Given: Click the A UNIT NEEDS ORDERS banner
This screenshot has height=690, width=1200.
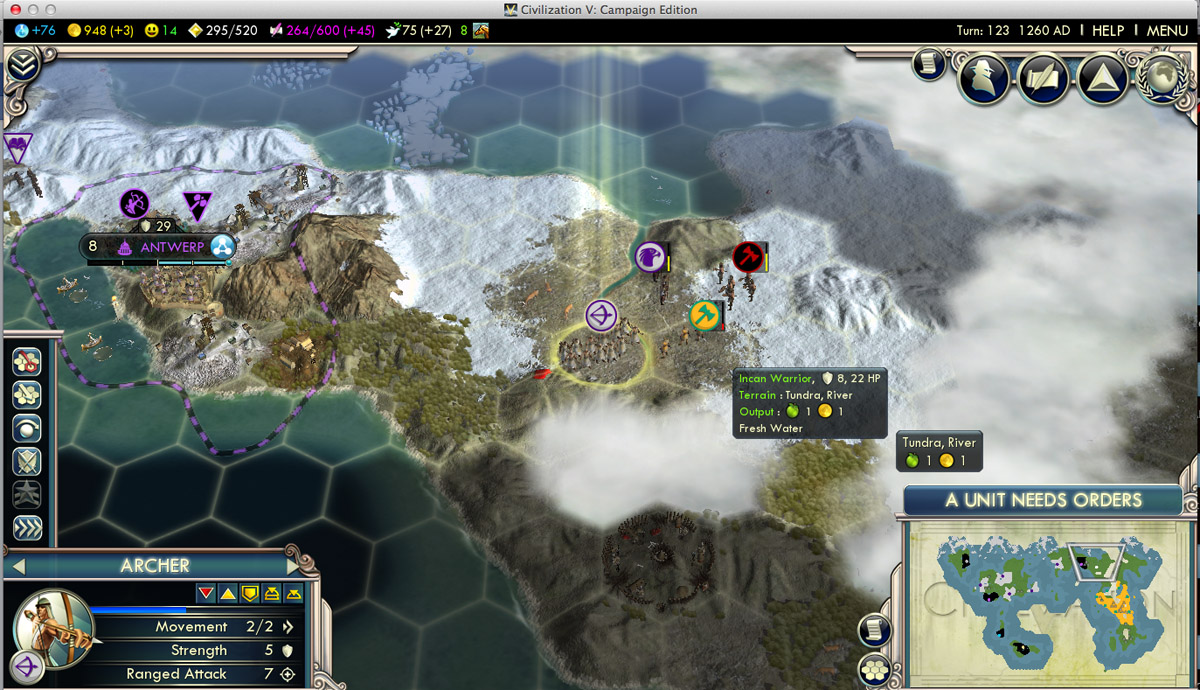Looking at the screenshot, I should point(1043,500).
